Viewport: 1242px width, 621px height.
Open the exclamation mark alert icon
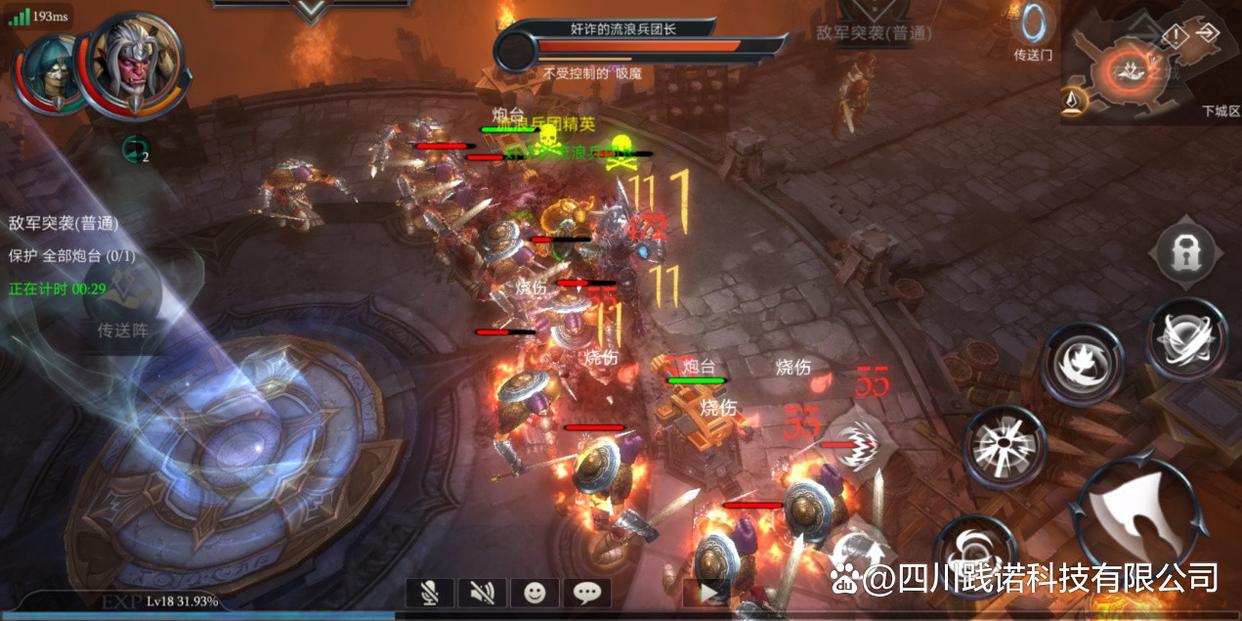(x=1176, y=36)
